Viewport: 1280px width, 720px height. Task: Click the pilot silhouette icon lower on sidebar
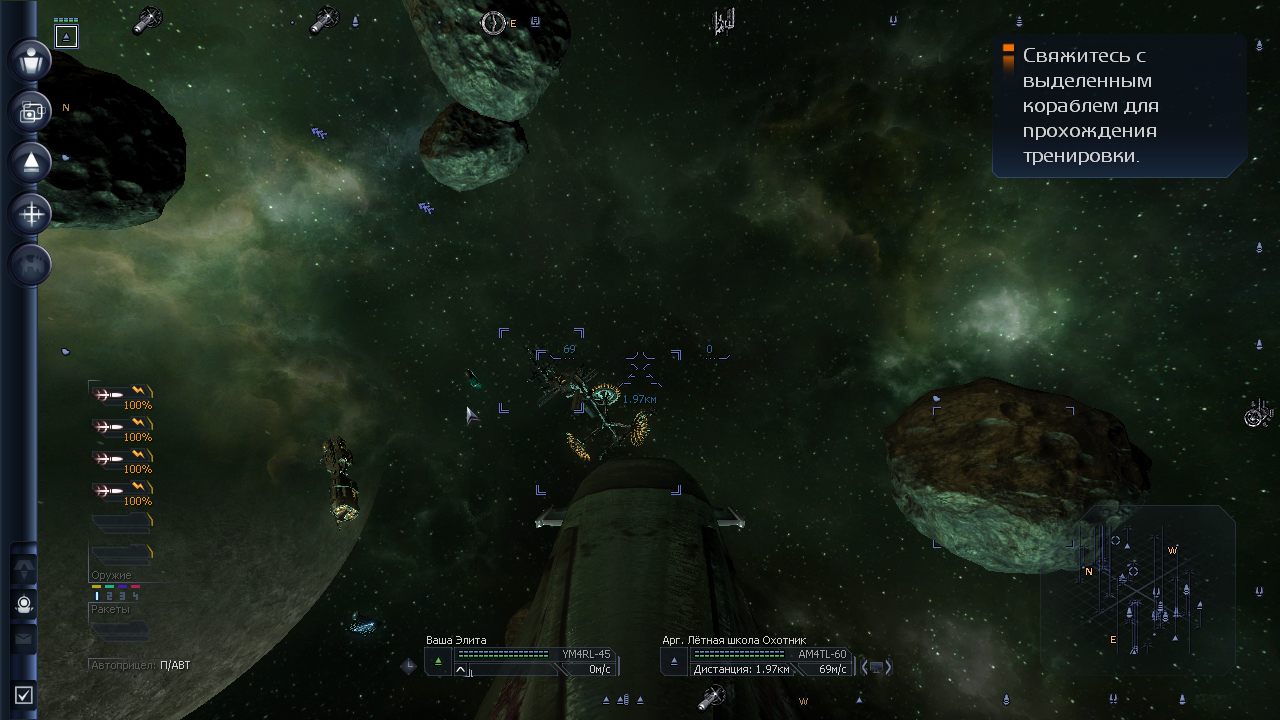pos(25,604)
